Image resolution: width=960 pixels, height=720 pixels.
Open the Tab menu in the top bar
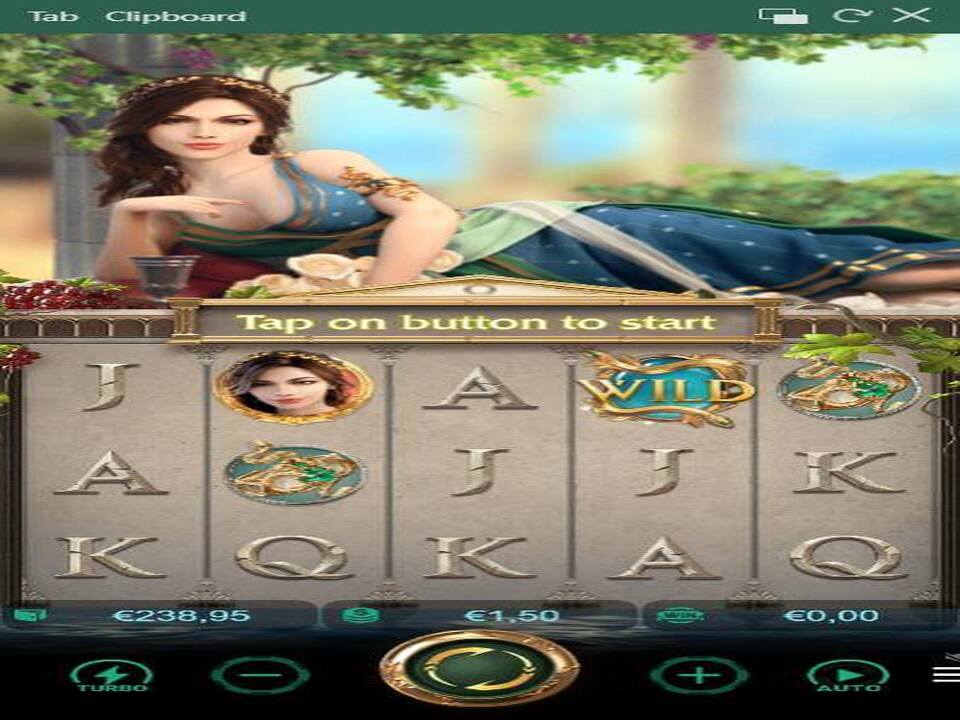point(48,16)
